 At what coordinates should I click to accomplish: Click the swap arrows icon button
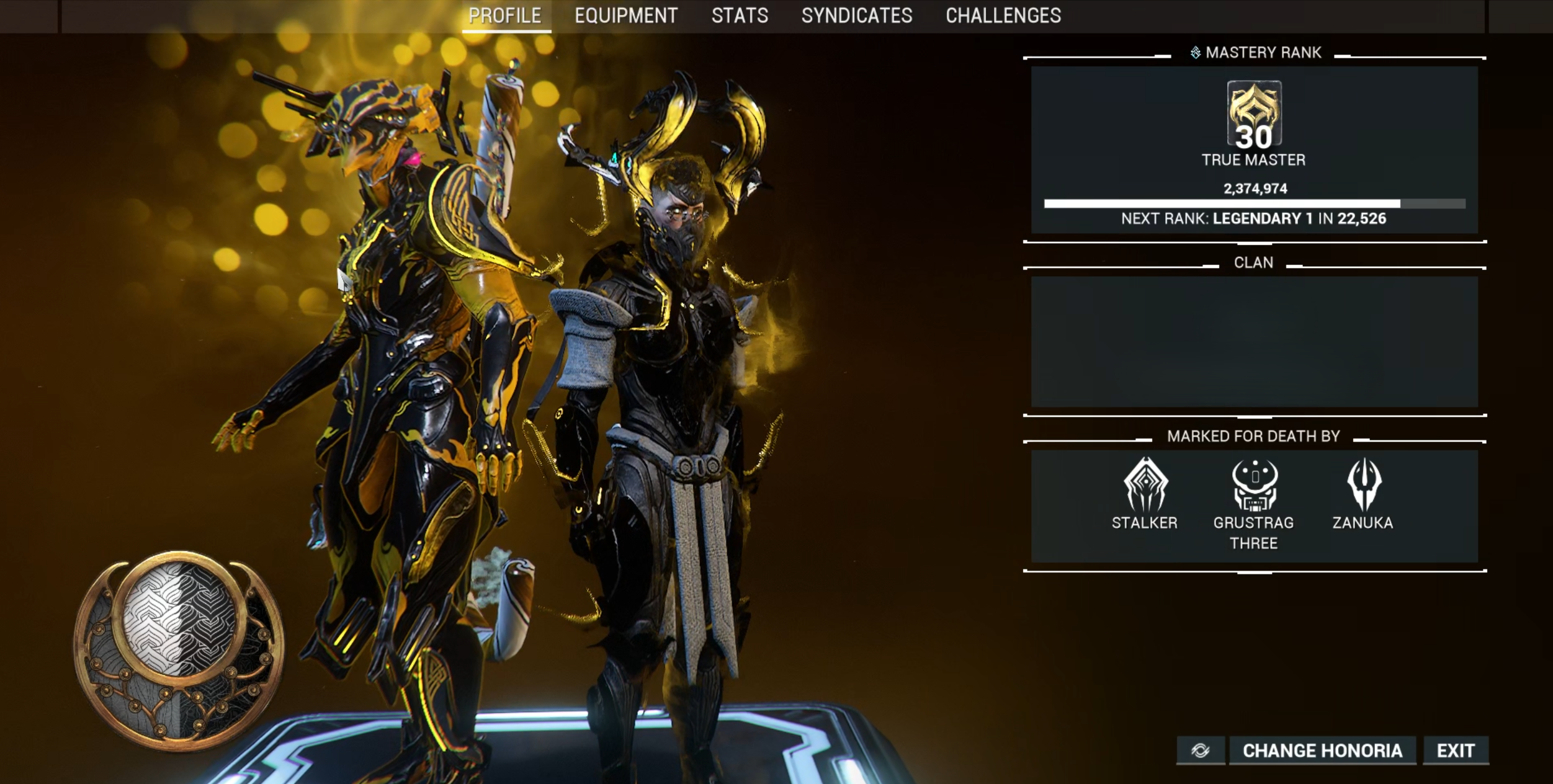point(1201,751)
